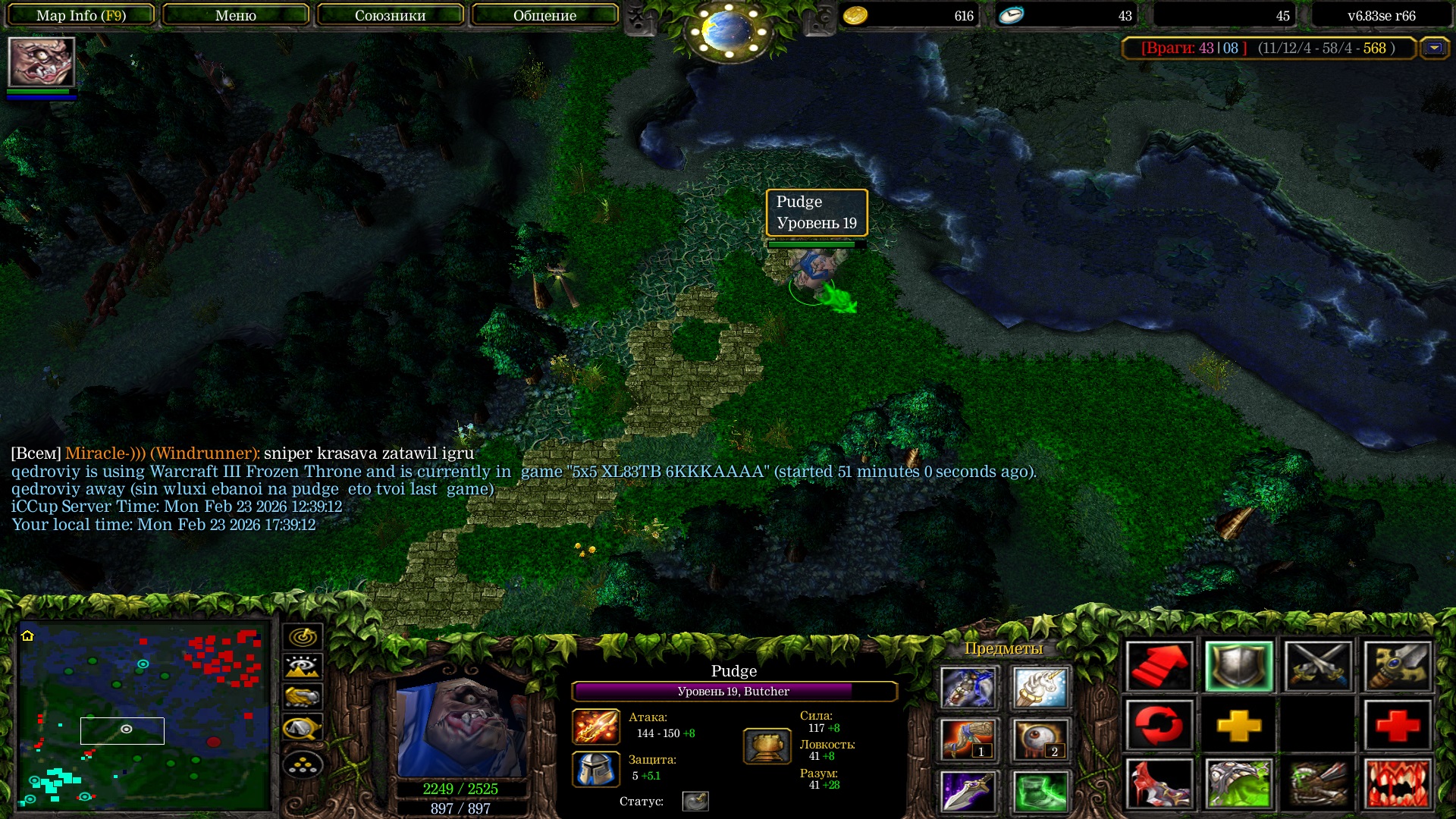Toggle the formation movement button
The width and height of the screenshot is (1456, 819).
tap(303, 765)
